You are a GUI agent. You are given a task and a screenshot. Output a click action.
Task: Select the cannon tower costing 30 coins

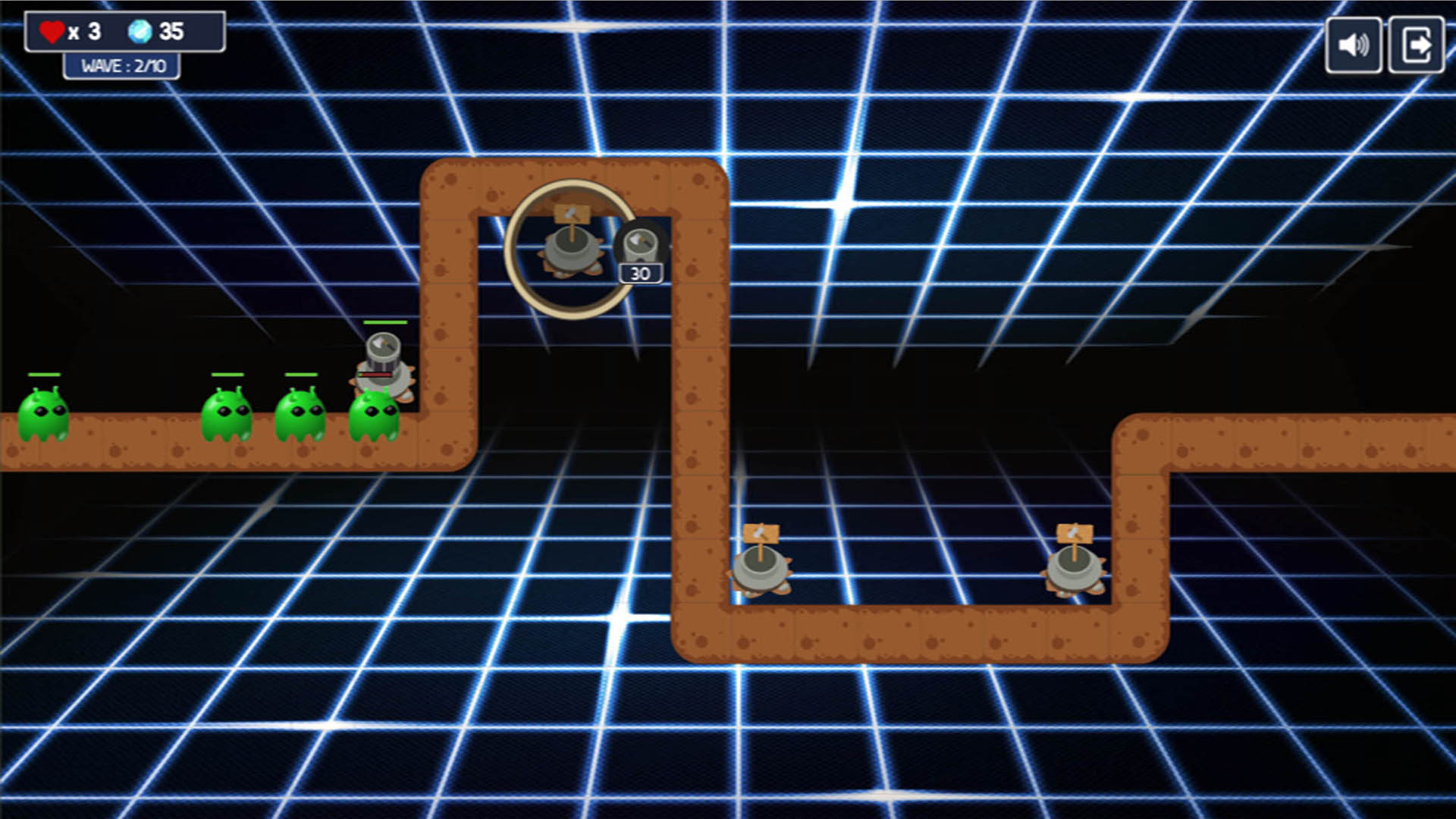click(641, 246)
